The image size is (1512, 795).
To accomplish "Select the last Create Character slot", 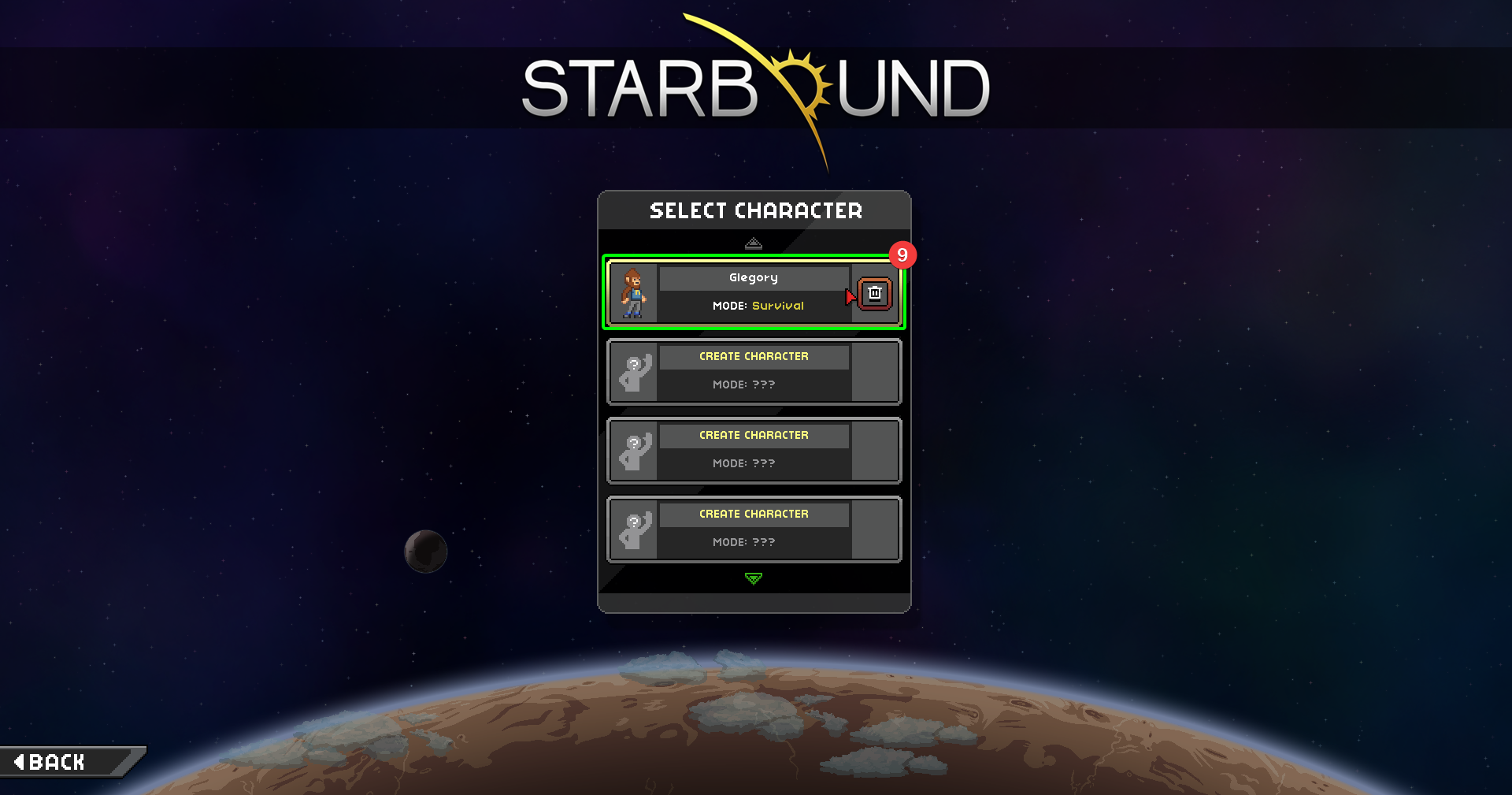I will coord(754,529).
